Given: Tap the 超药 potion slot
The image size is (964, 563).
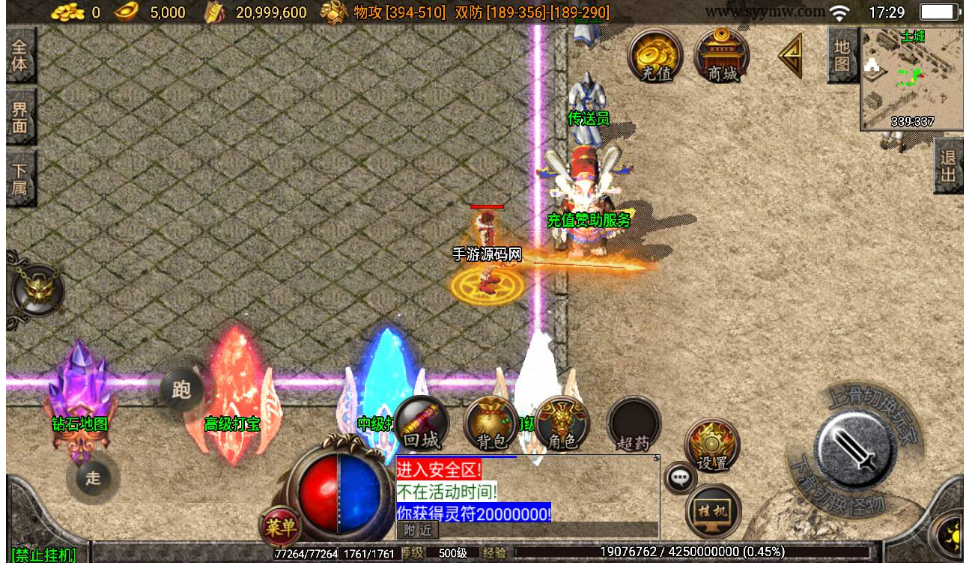Looking at the screenshot, I should pyautogui.click(x=634, y=424).
